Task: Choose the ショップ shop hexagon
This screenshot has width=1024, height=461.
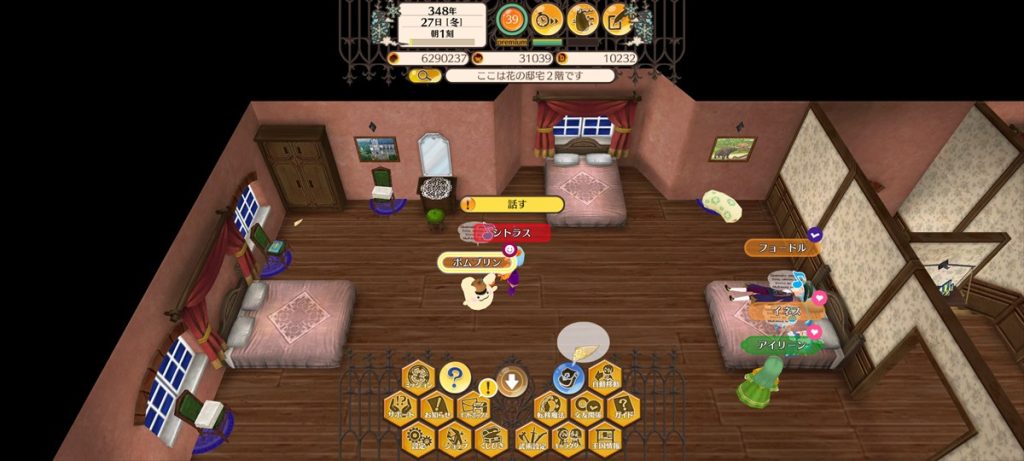Action: pyautogui.click(x=455, y=436)
